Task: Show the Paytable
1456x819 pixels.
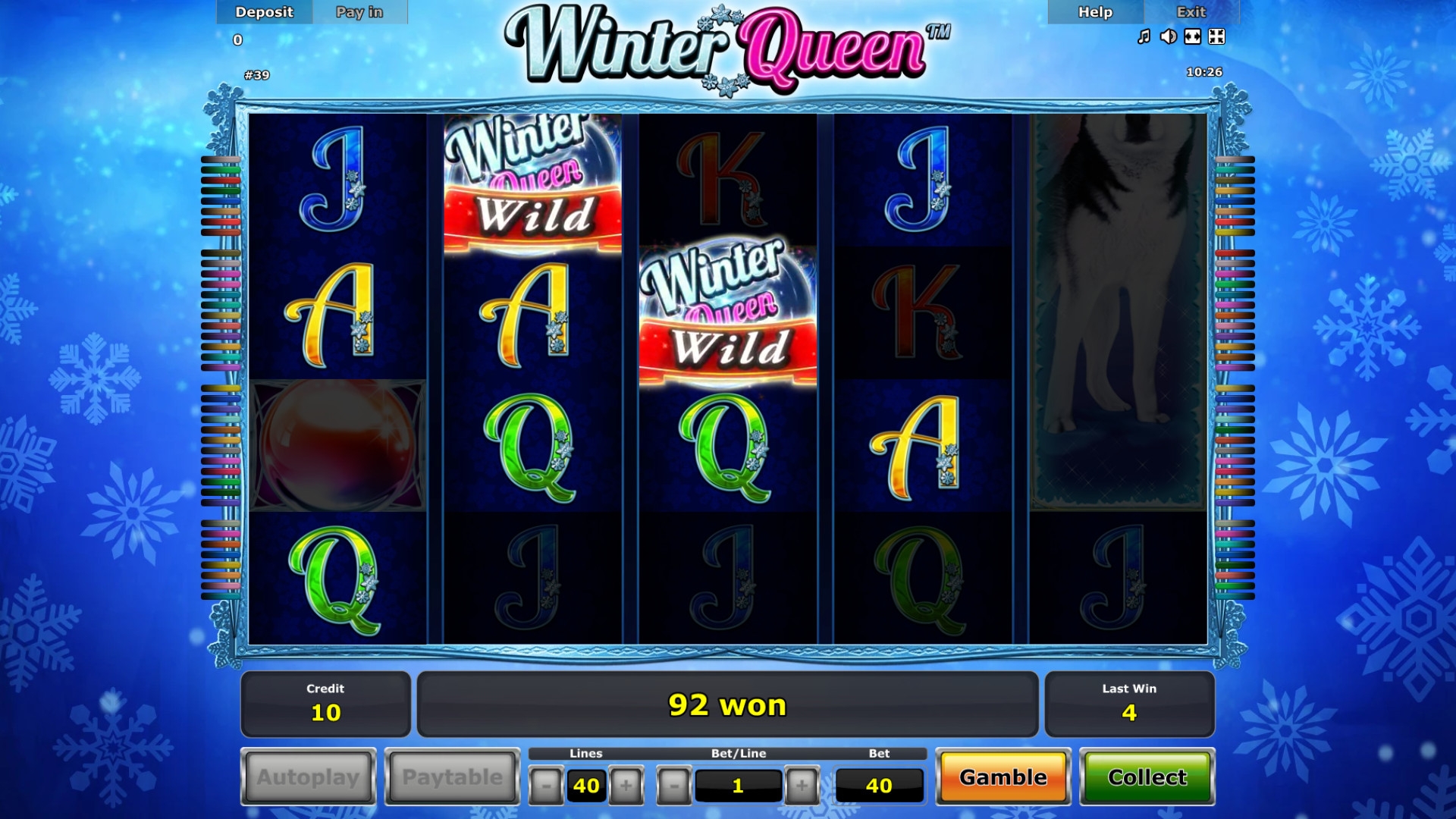Action: pyautogui.click(x=452, y=777)
